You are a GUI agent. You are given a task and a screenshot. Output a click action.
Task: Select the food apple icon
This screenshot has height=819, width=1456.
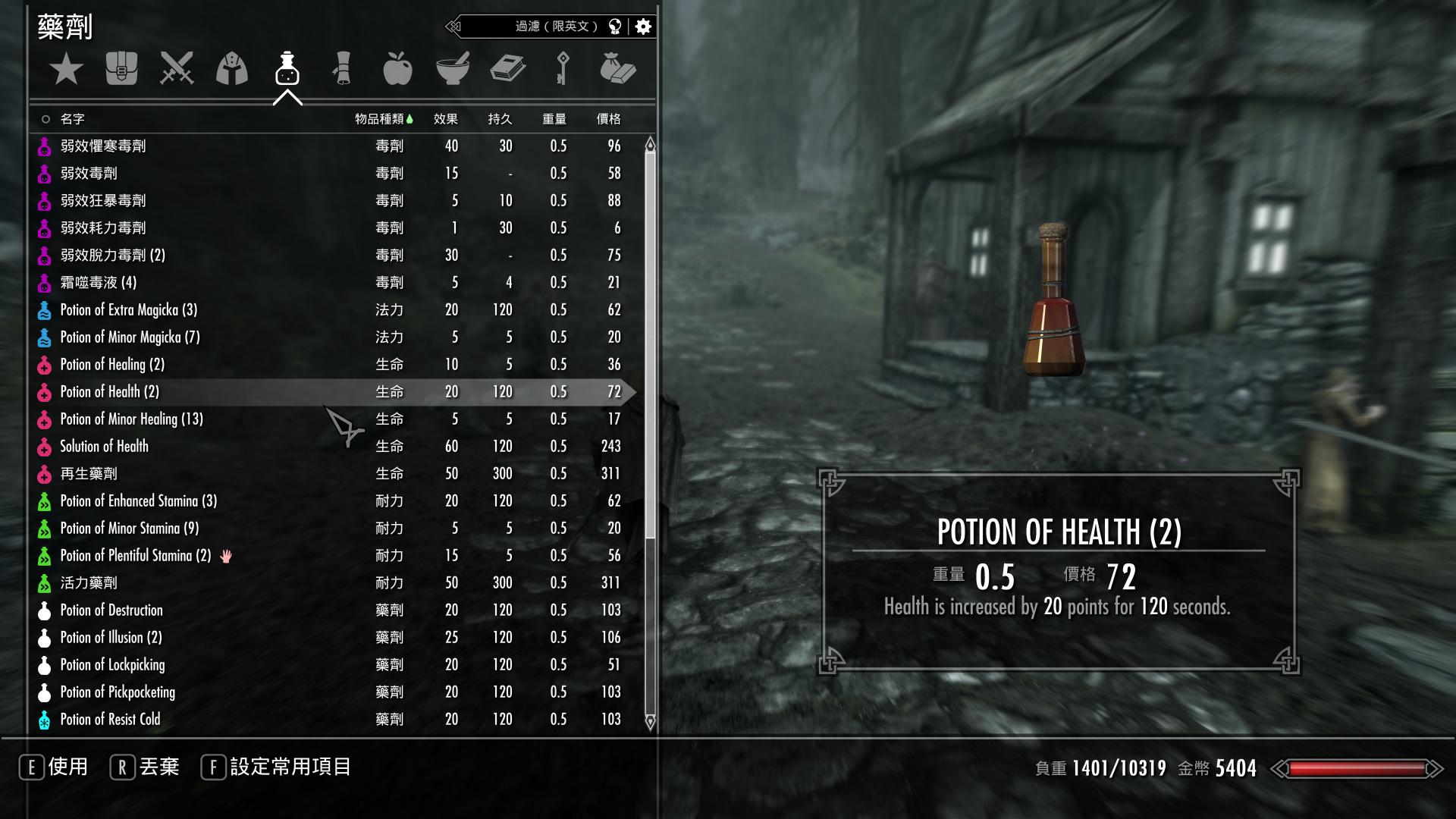pos(397,68)
